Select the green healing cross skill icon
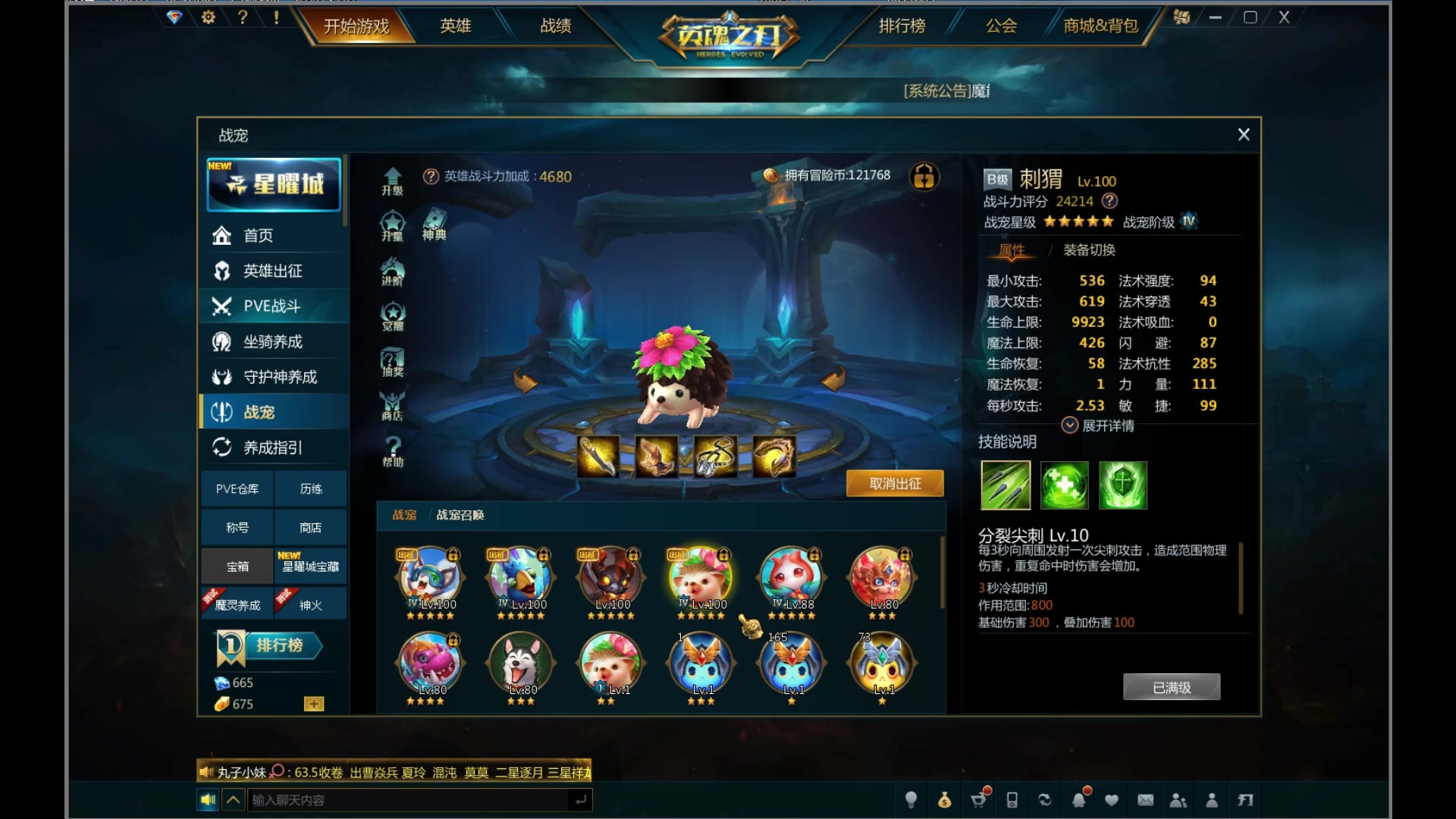 1064,485
